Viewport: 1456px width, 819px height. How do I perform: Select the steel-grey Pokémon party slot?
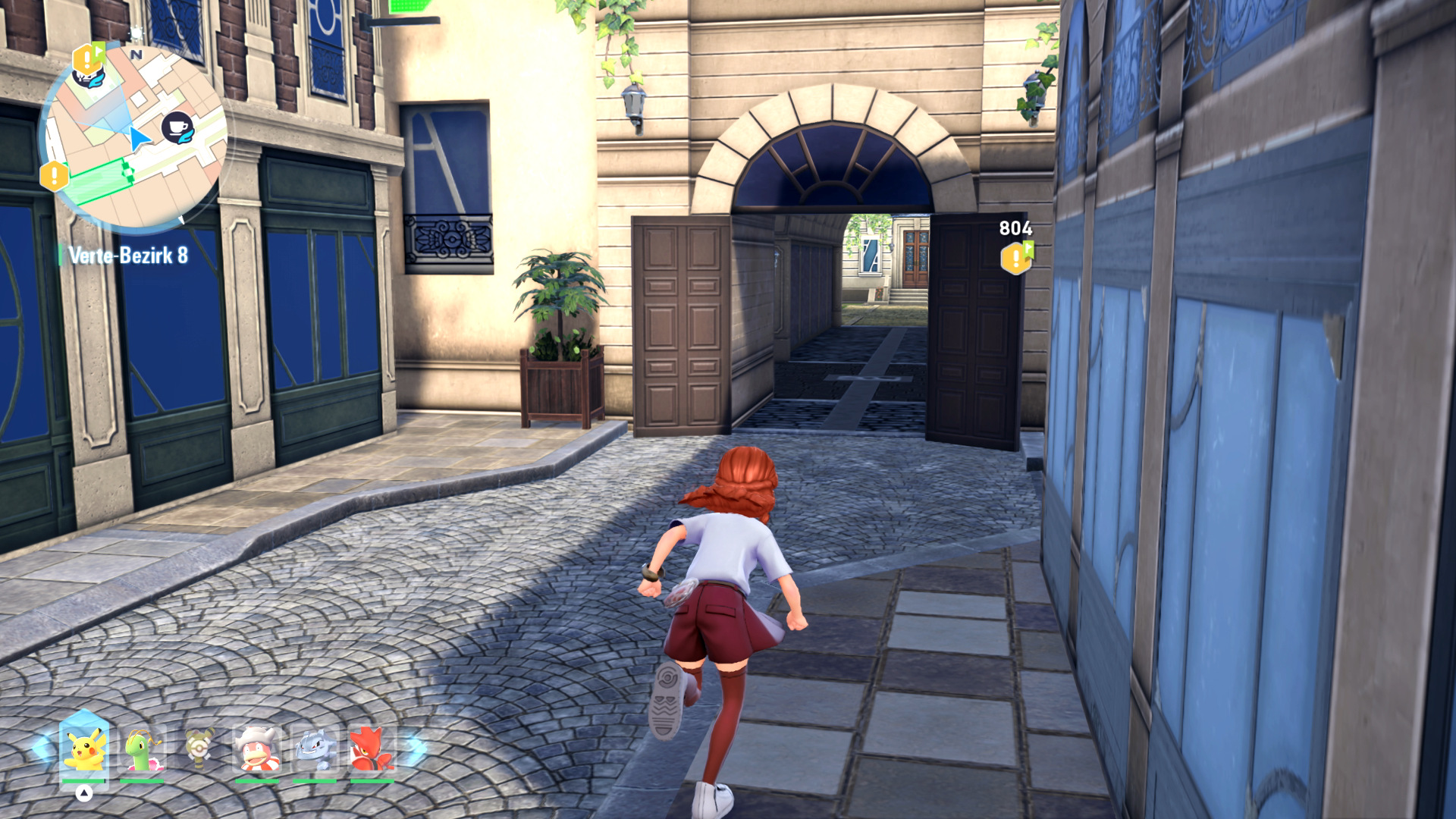(314, 749)
